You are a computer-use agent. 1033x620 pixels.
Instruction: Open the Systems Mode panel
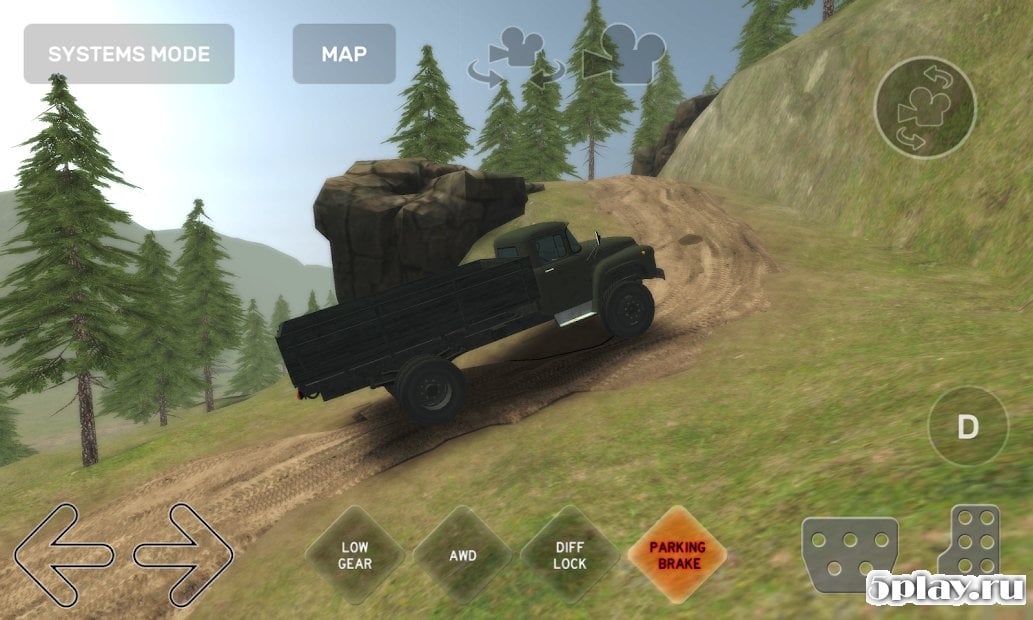[x=129, y=54]
